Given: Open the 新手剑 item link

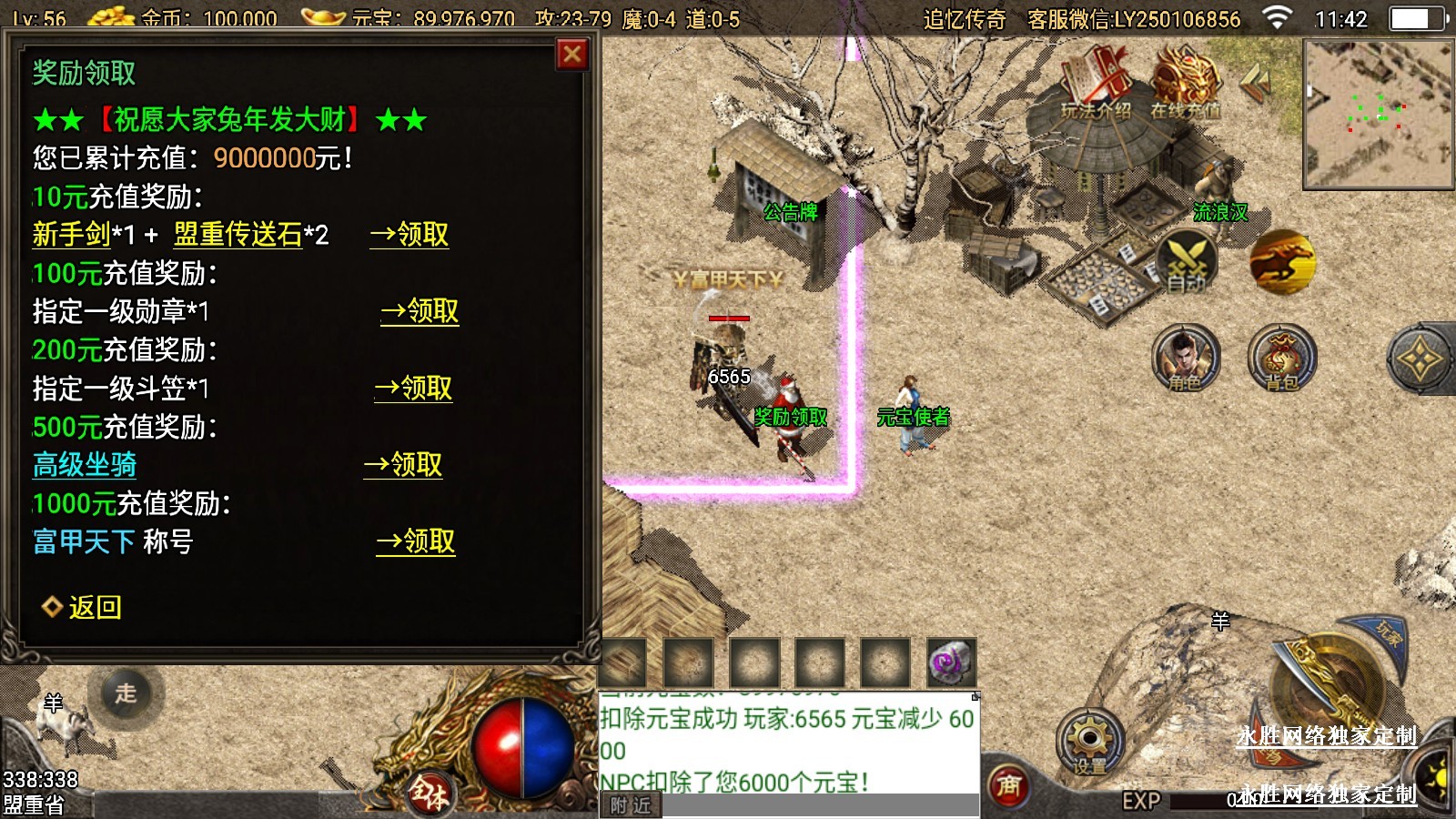Looking at the screenshot, I should [x=71, y=235].
